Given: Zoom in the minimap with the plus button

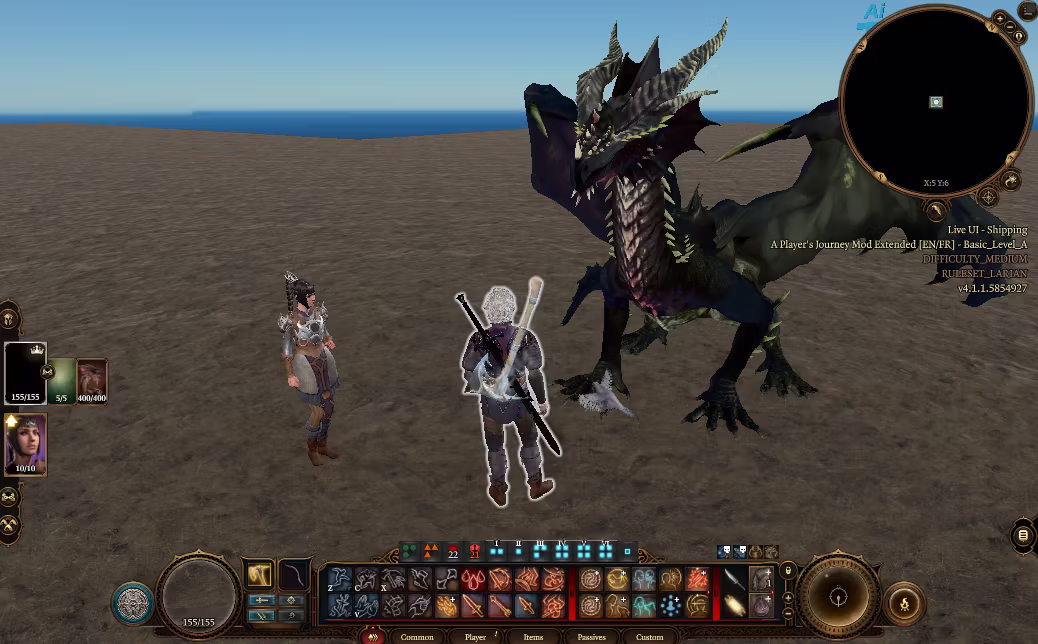Looking at the screenshot, I should 1000,19.
